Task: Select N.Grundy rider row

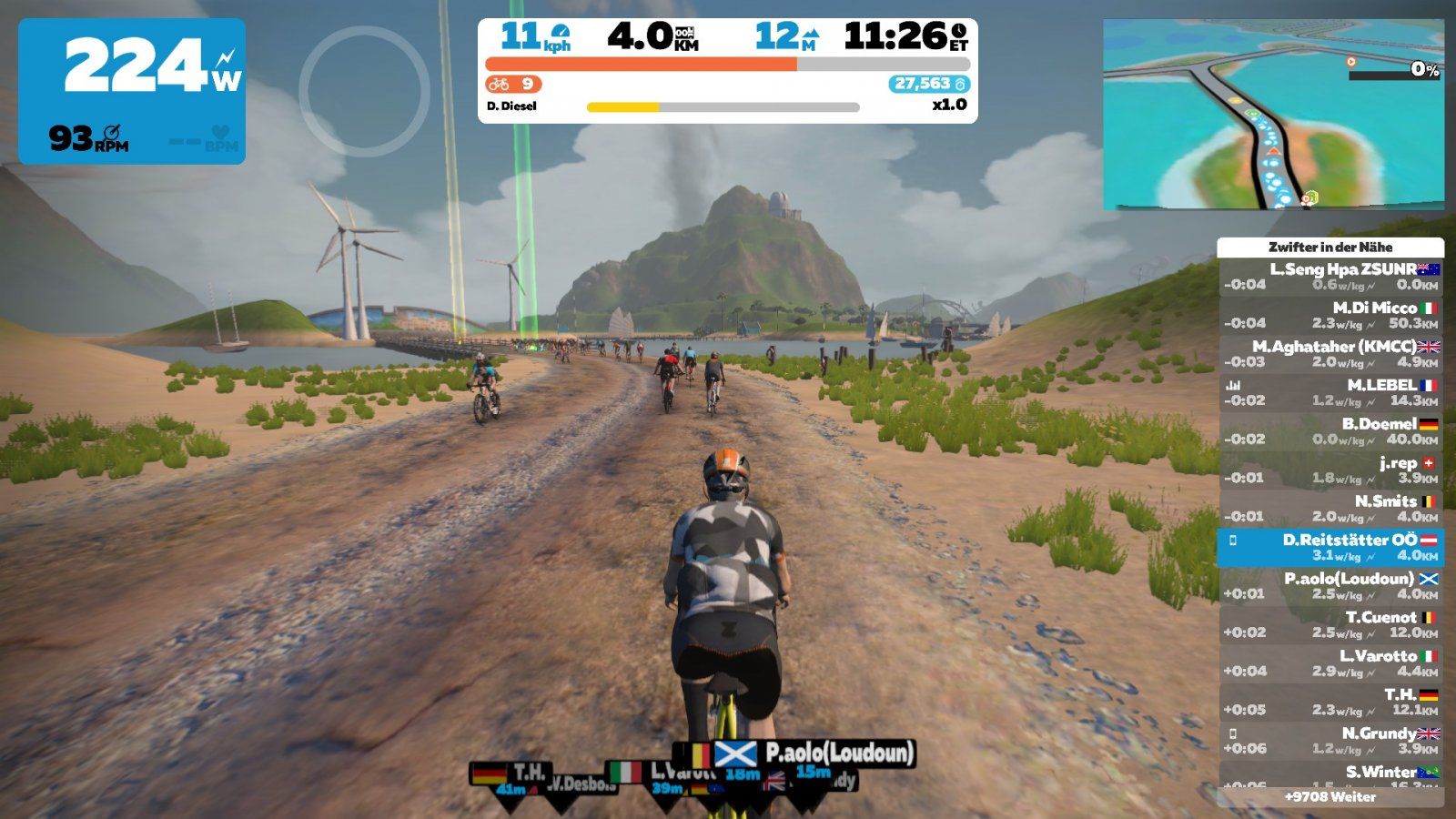Action: point(1330,741)
